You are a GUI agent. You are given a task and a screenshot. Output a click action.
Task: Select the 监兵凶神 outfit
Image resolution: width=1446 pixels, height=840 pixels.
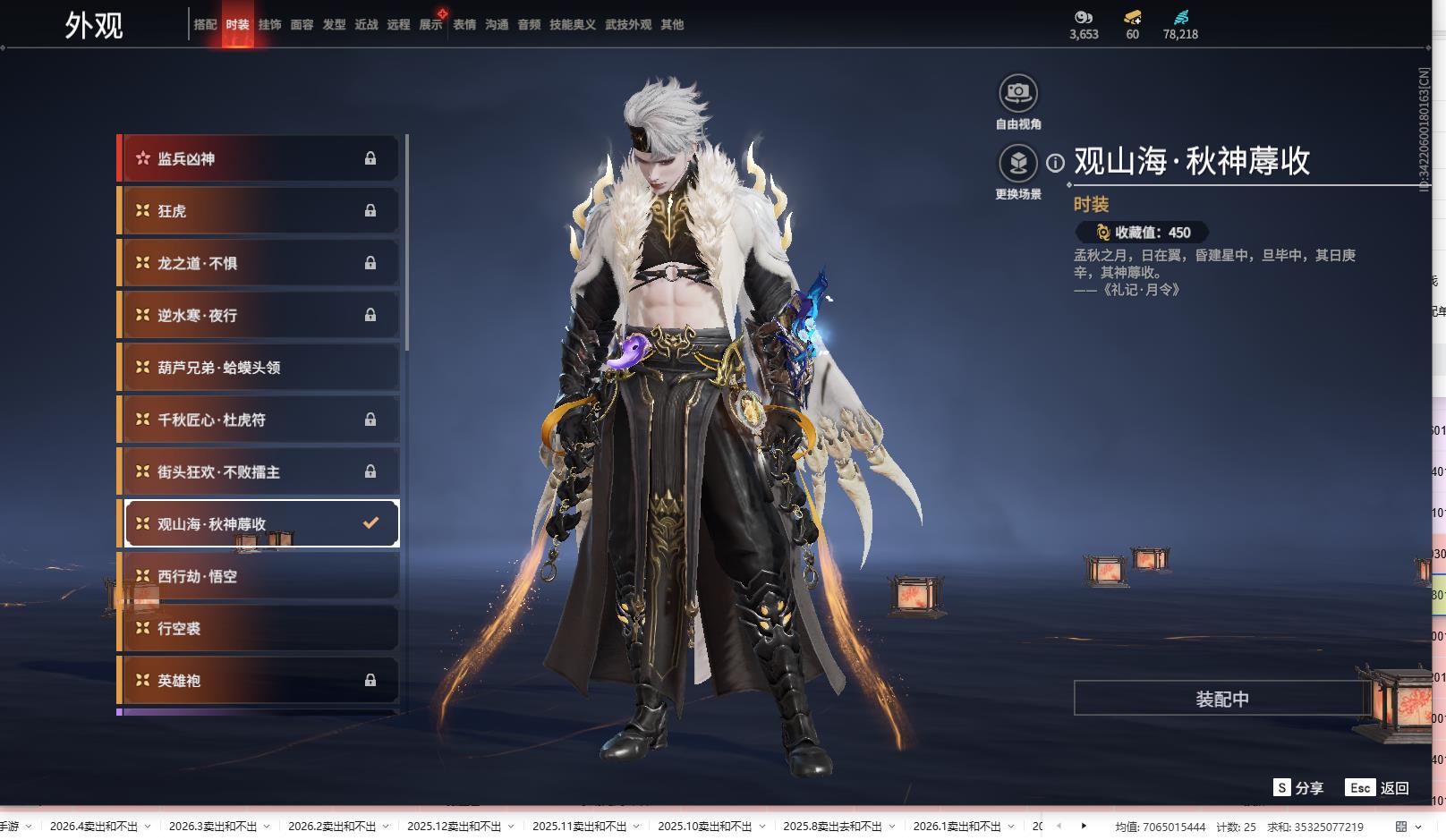(x=259, y=159)
